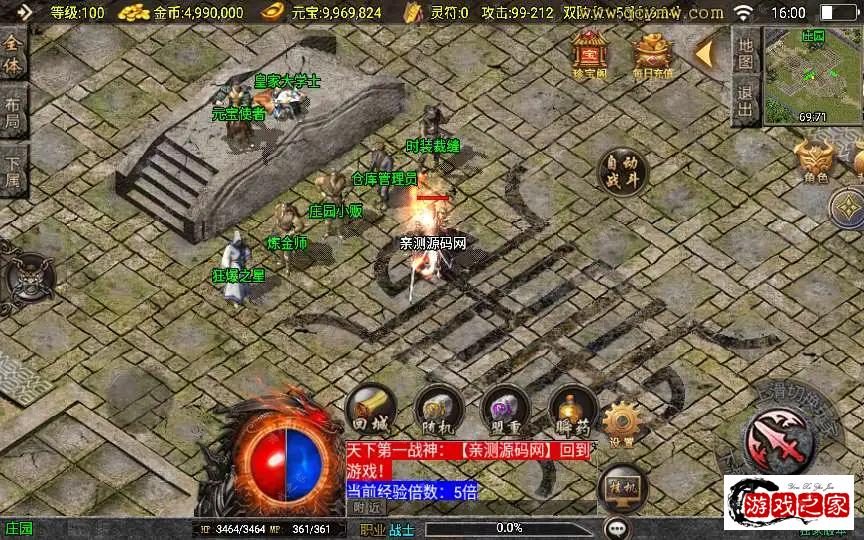This screenshot has height=540, width=864.
Task: Open the 每日充值 daily recharge icon
Action: pyautogui.click(x=652, y=52)
